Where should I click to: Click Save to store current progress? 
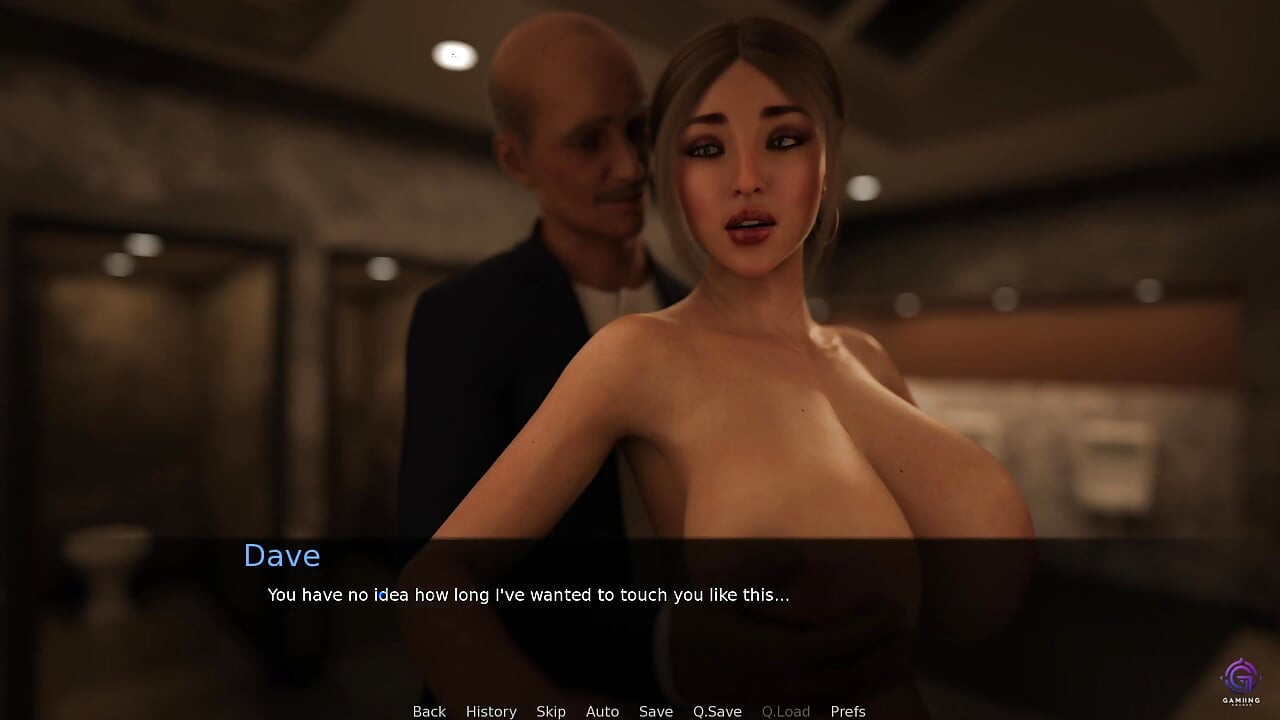(x=656, y=711)
